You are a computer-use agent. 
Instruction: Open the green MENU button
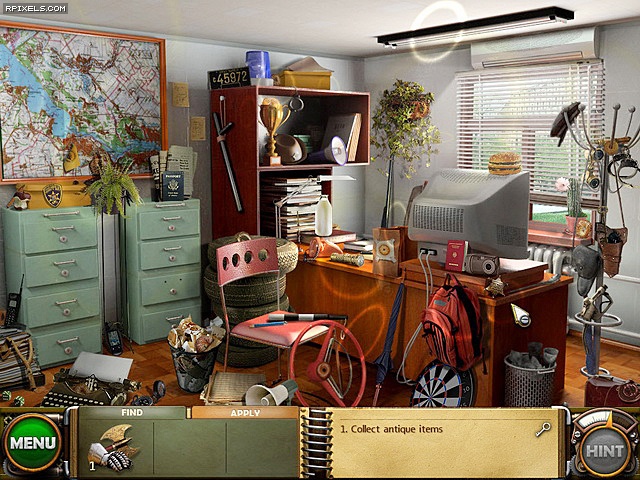(x=32, y=443)
